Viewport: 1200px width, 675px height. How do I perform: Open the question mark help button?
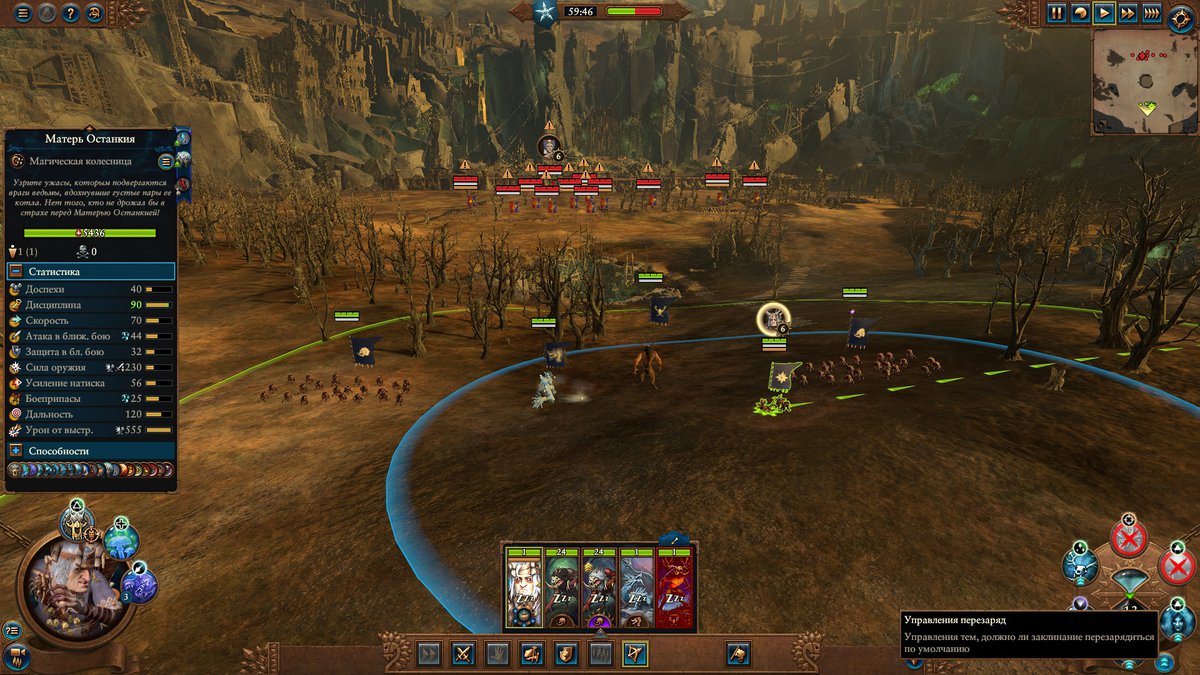pyautogui.click(x=71, y=13)
